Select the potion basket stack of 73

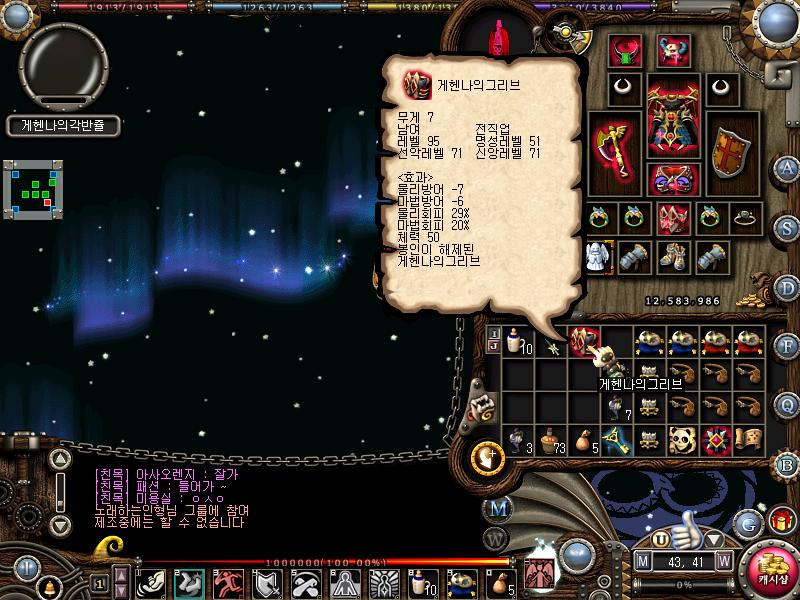551,439
